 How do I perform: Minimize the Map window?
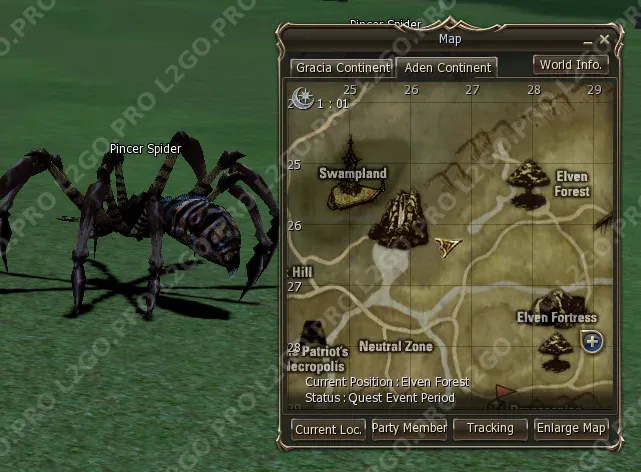click(588, 41)
